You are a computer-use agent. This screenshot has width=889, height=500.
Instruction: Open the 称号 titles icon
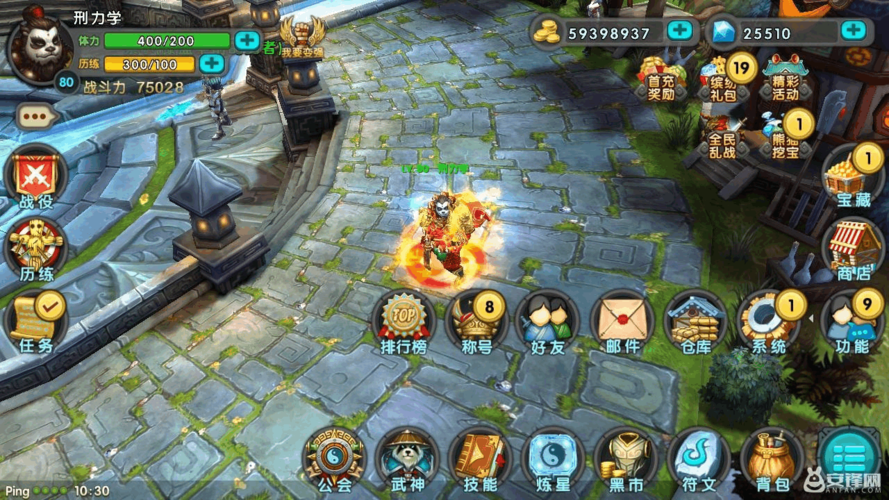pos(475,320)
